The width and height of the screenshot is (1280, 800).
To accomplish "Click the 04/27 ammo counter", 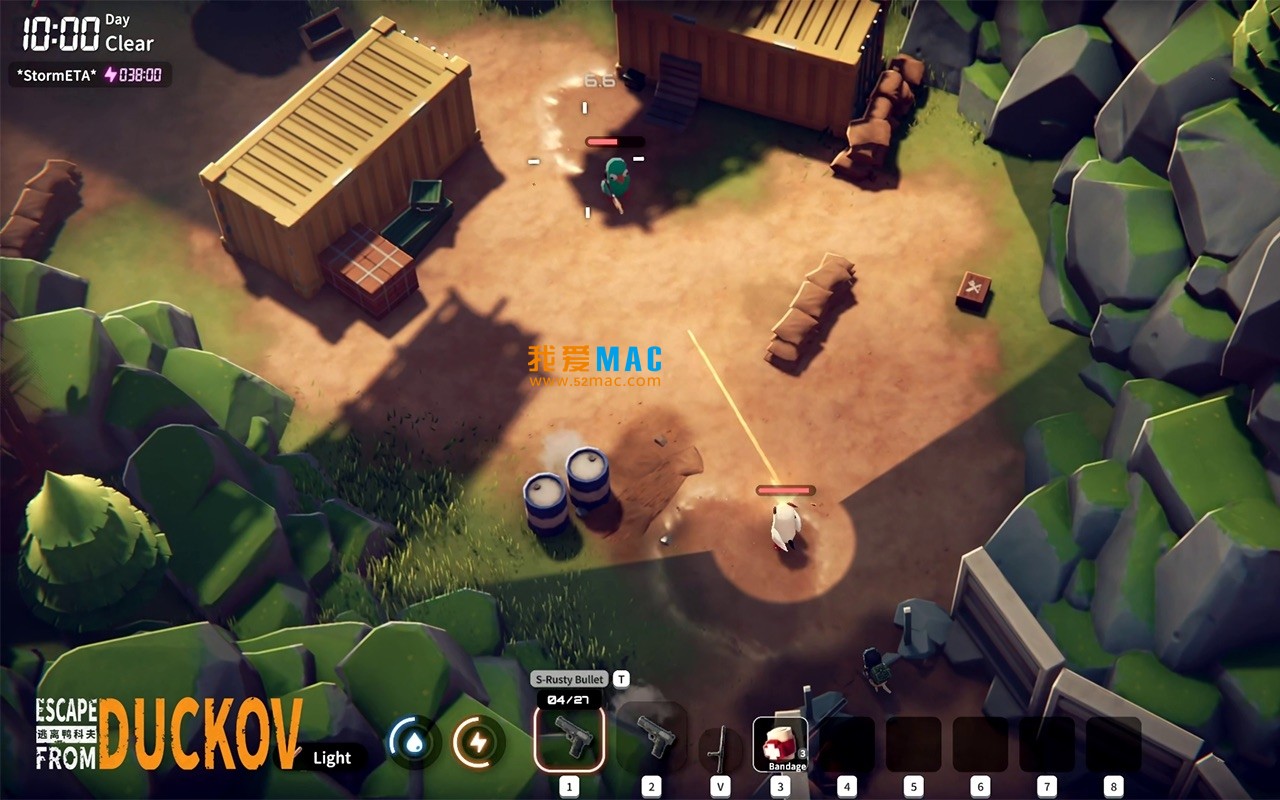I will click(x=570, y=701).
